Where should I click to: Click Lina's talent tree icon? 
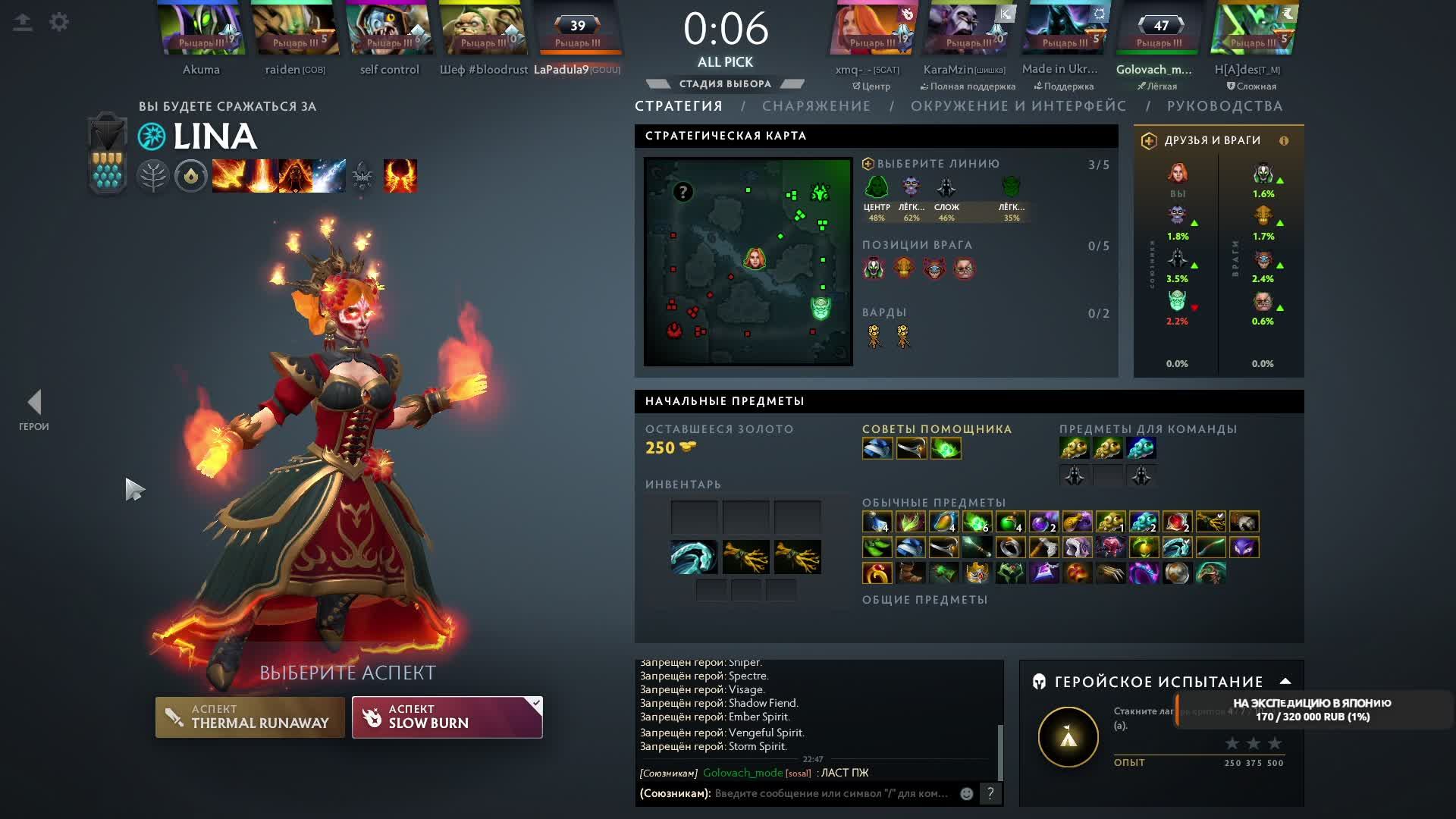[152, 177]
